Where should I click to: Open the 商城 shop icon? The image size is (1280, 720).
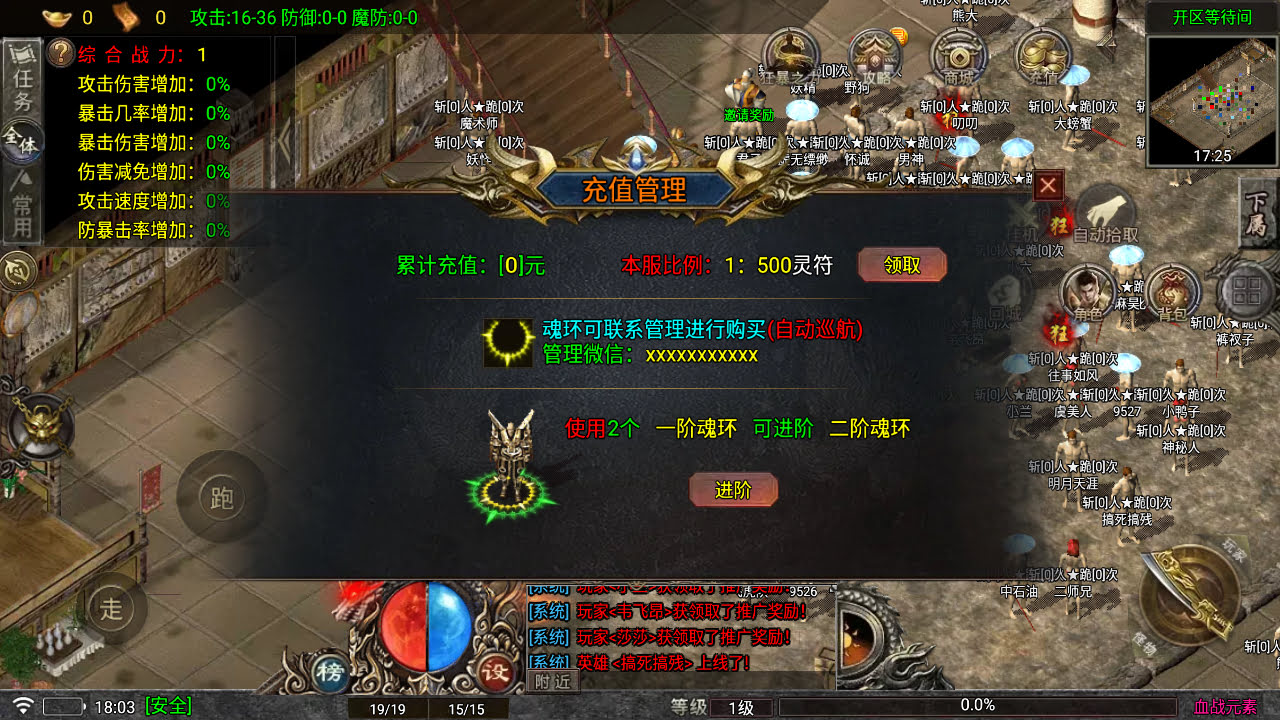pyautogui.click(x=957, y=57)
